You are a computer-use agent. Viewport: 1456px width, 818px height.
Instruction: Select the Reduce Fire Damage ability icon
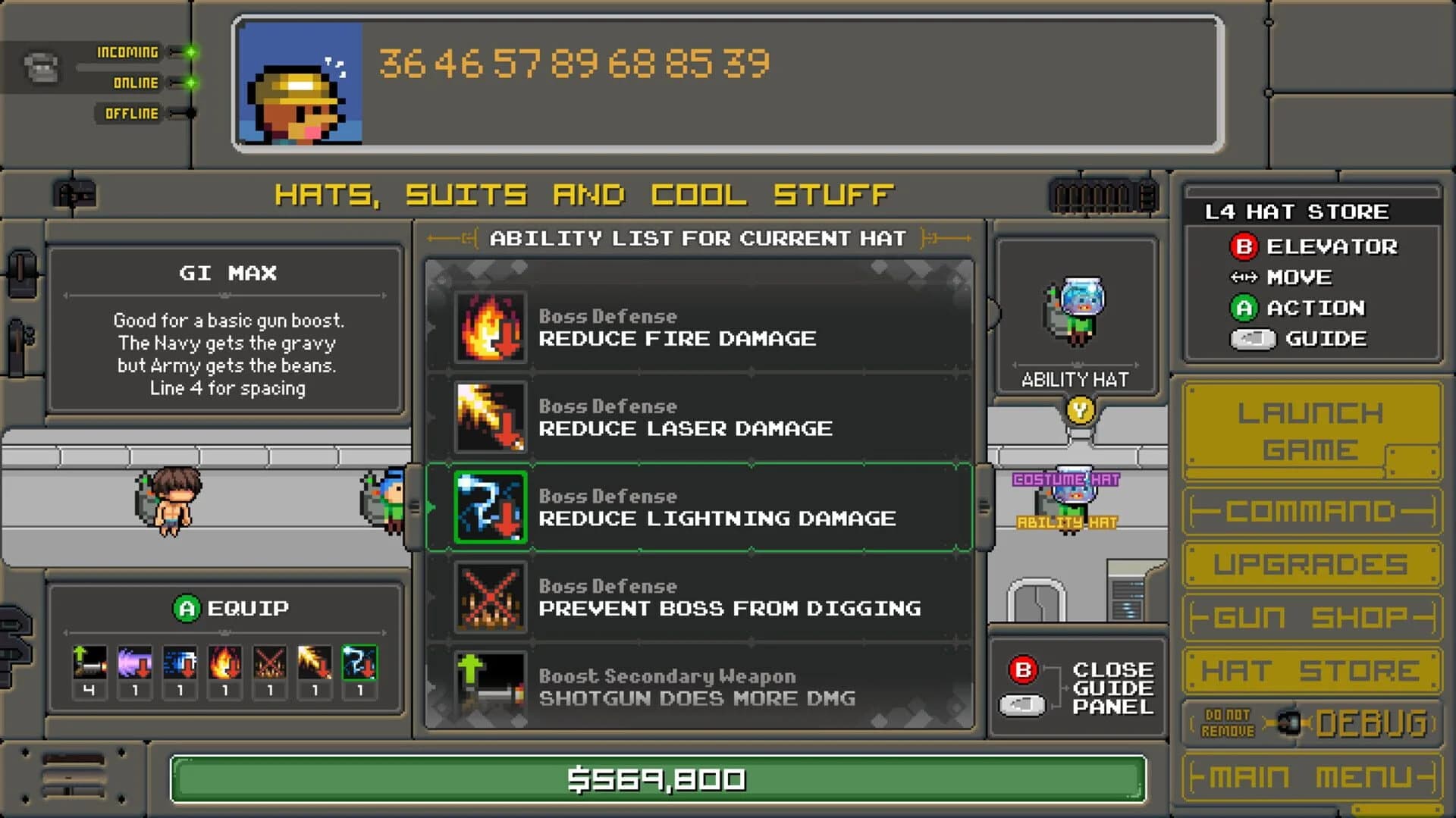[x=490, y=328]
